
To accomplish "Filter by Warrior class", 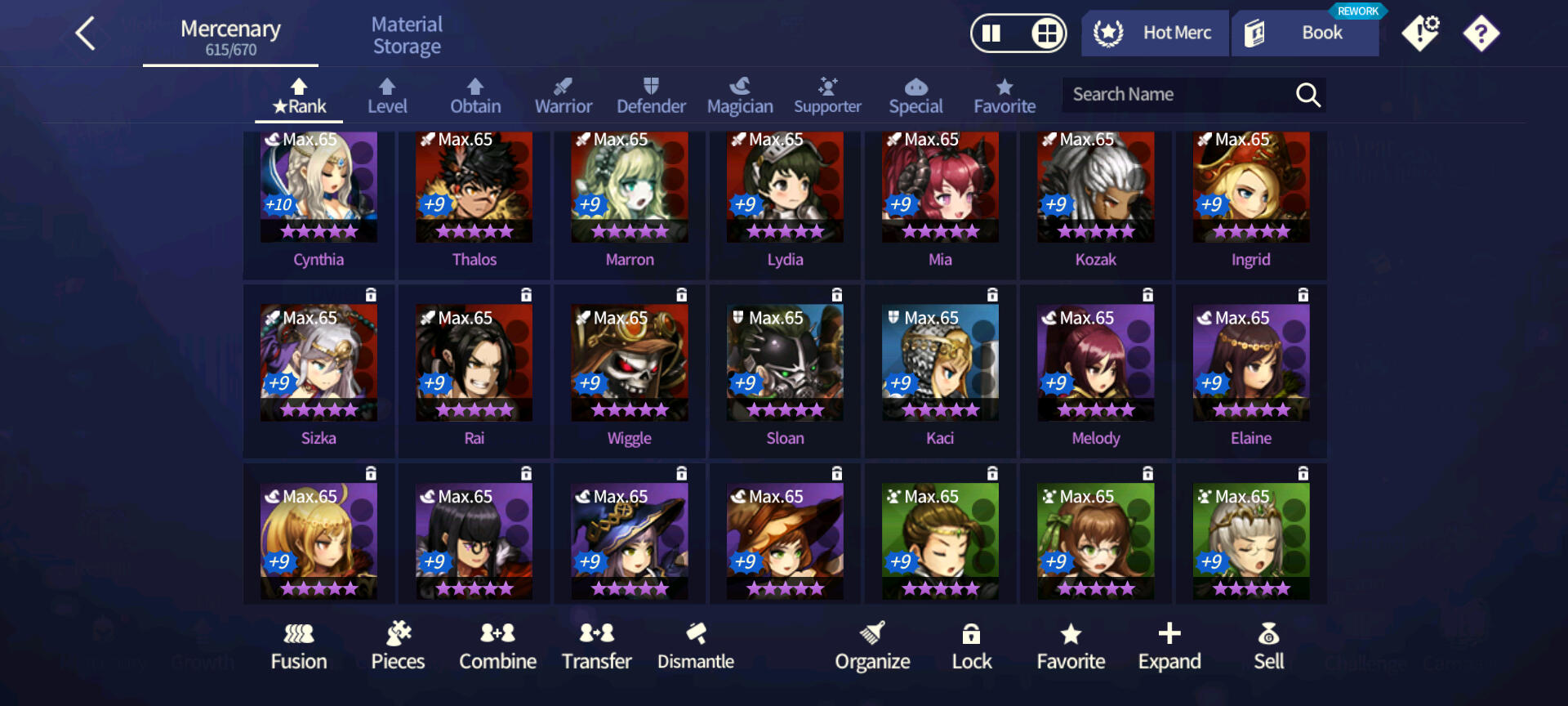I will click(x=563, y=96).
